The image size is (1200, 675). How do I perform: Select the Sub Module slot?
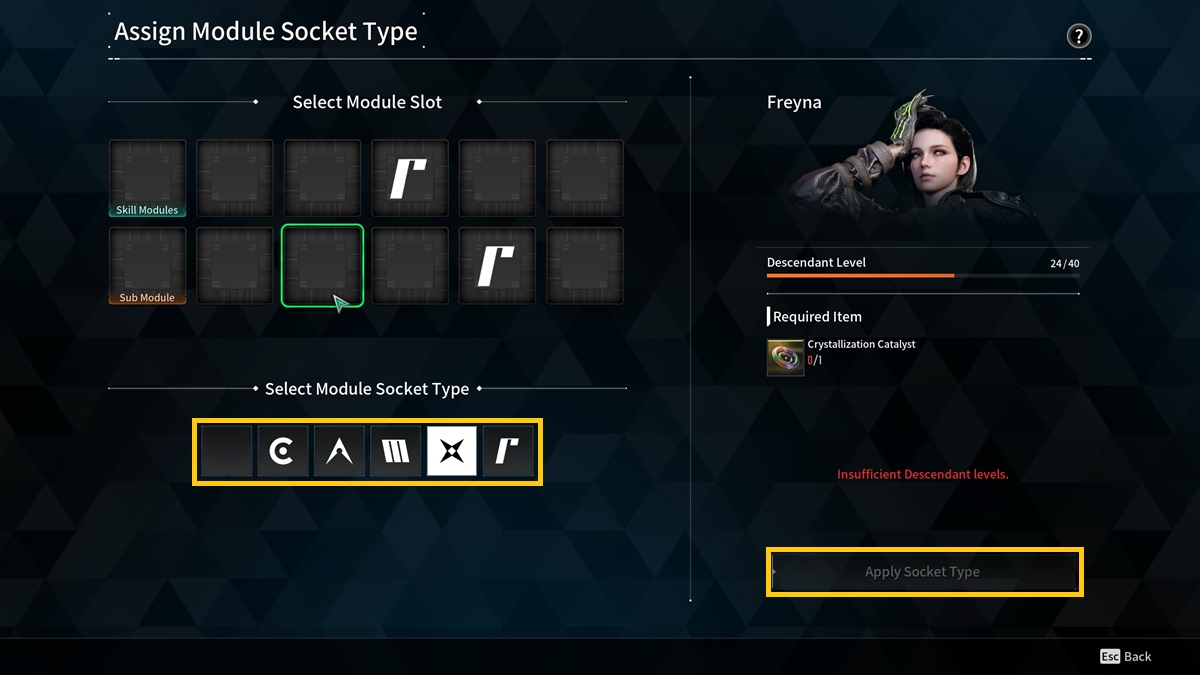(147, 265)
